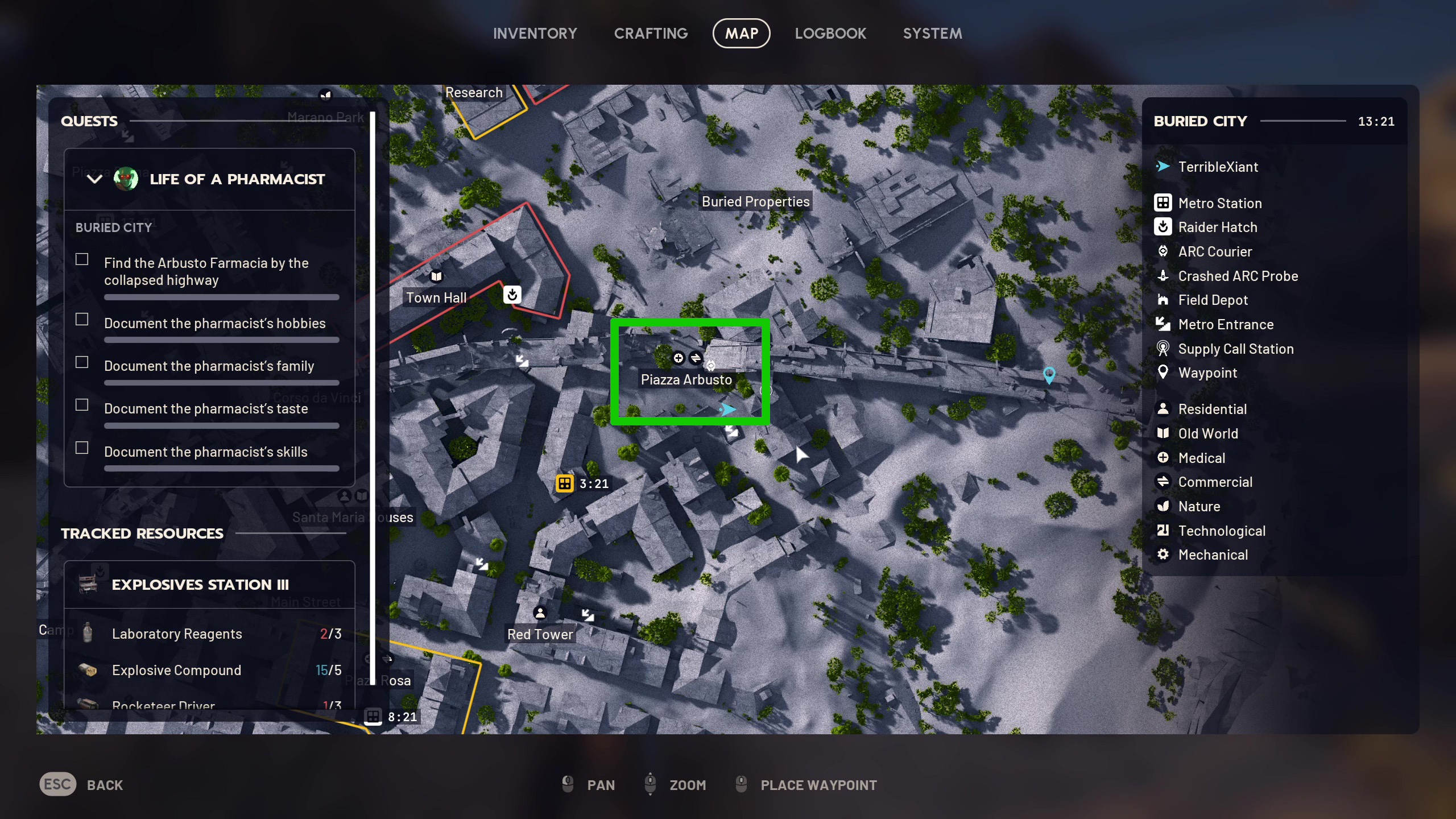Click the Medical legend entry
This screenshot has height=819, width=1456.
(x=1201, y=458)
